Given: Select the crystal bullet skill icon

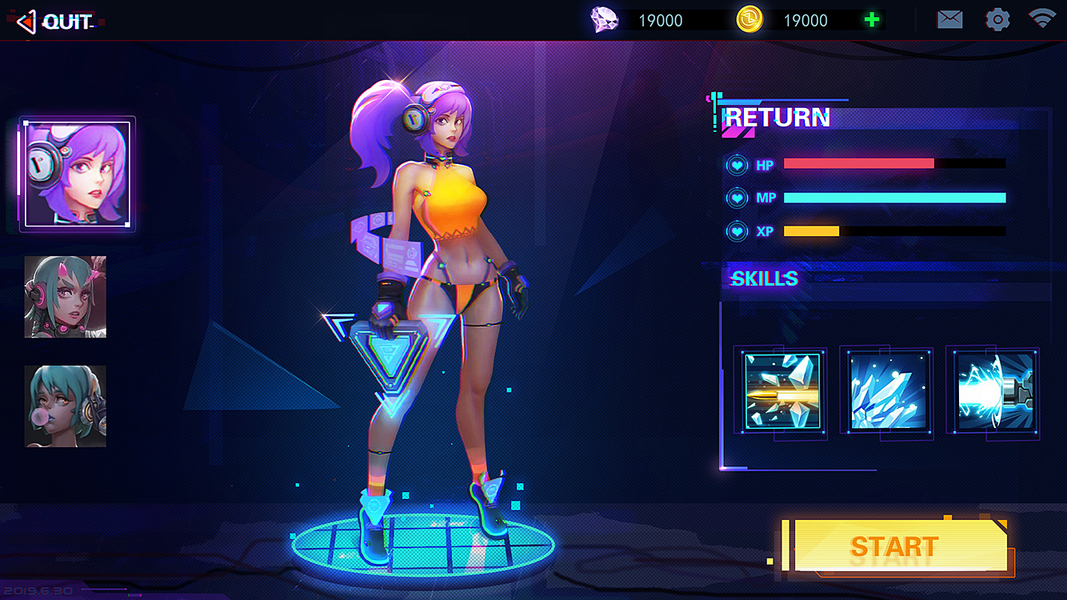Looking at the screenshot, I should [780, 392].
